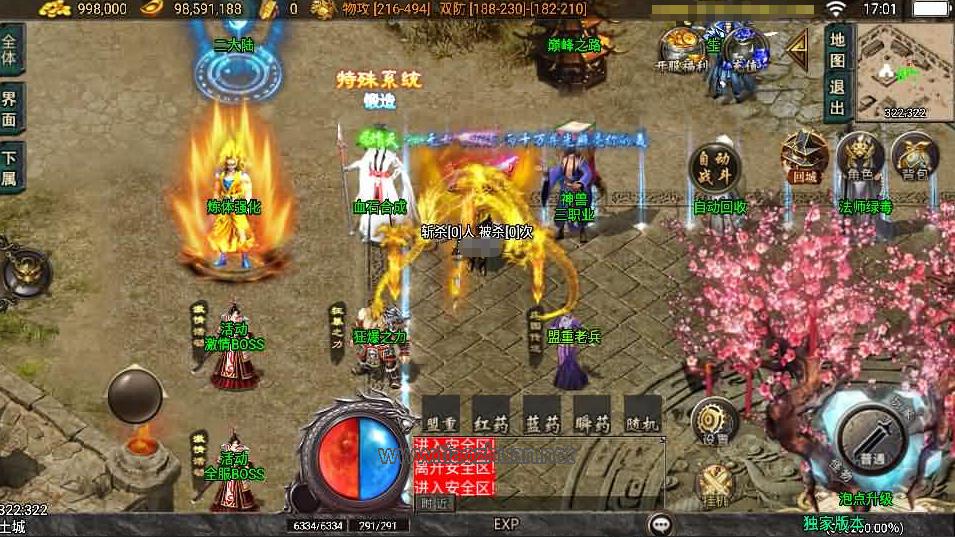This screenshot has height=537, width=955.
Task: Select the 下属 tab
Action: (10, 167)
